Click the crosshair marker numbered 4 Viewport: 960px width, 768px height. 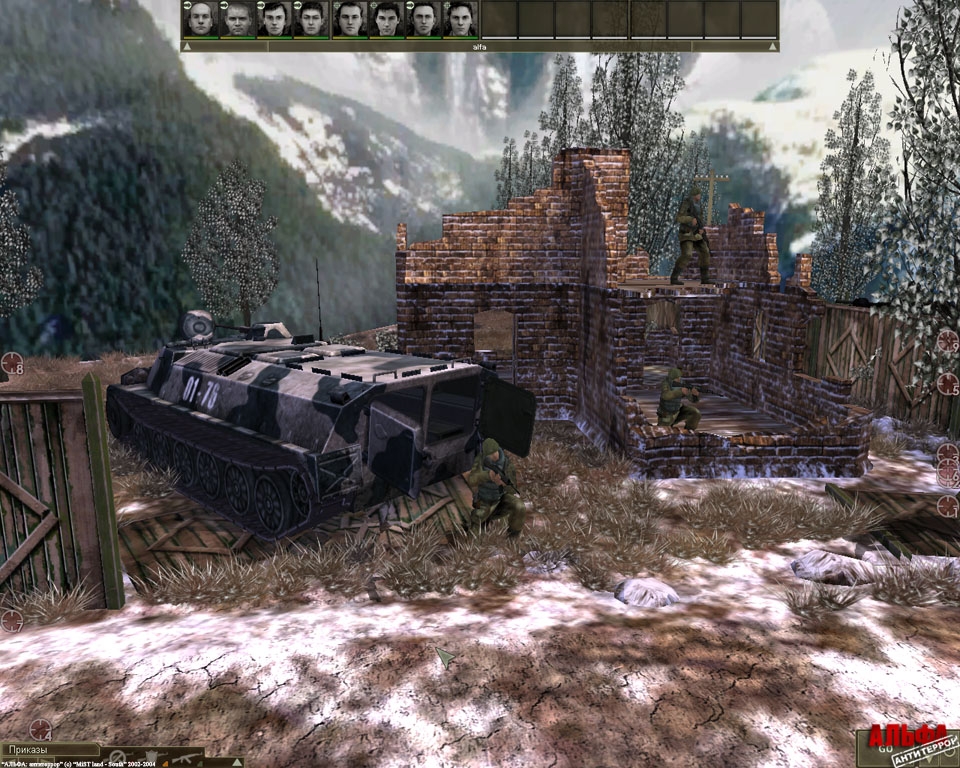(40, 729)
